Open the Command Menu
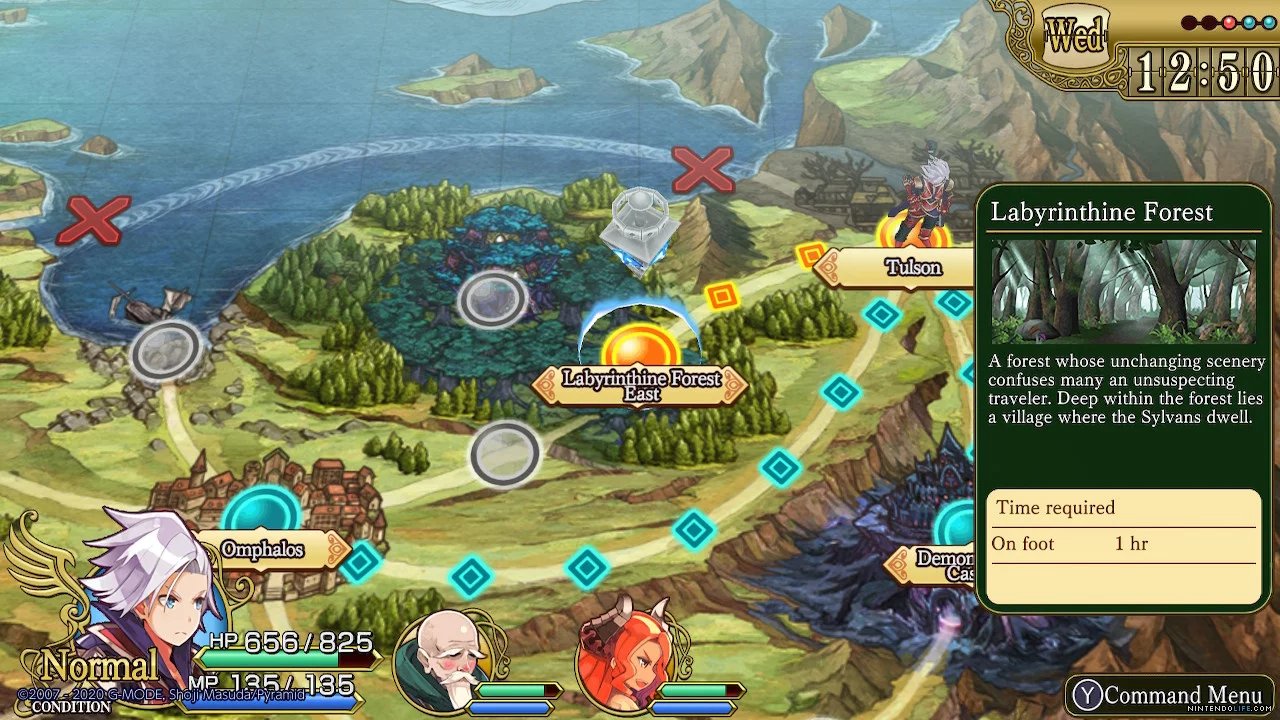Screen dimensions: 1280x720 point(1167,695)
